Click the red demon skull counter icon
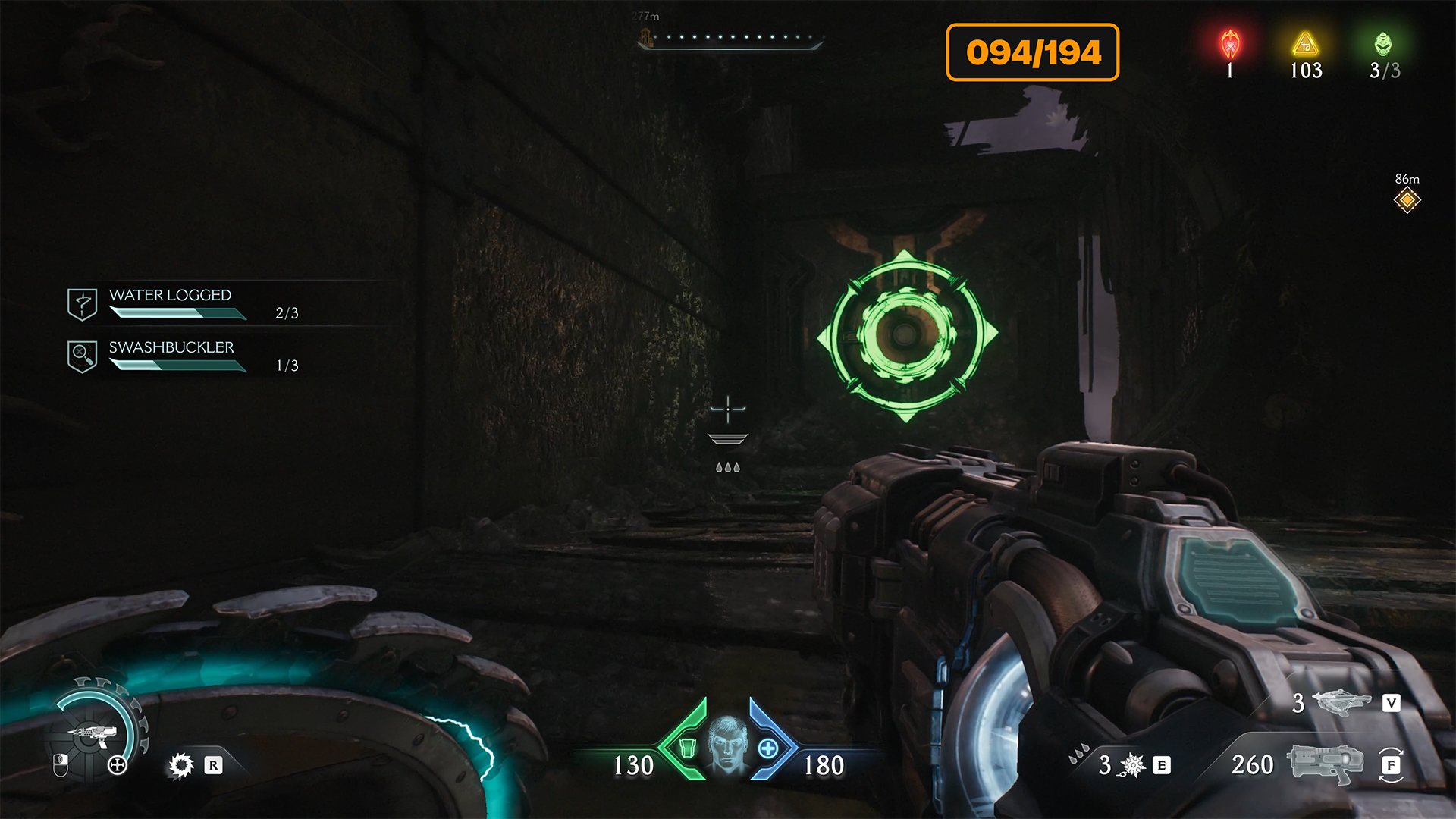Image resolution: width=1456 pixels, height=819 pixels. tap(1230, 45)
